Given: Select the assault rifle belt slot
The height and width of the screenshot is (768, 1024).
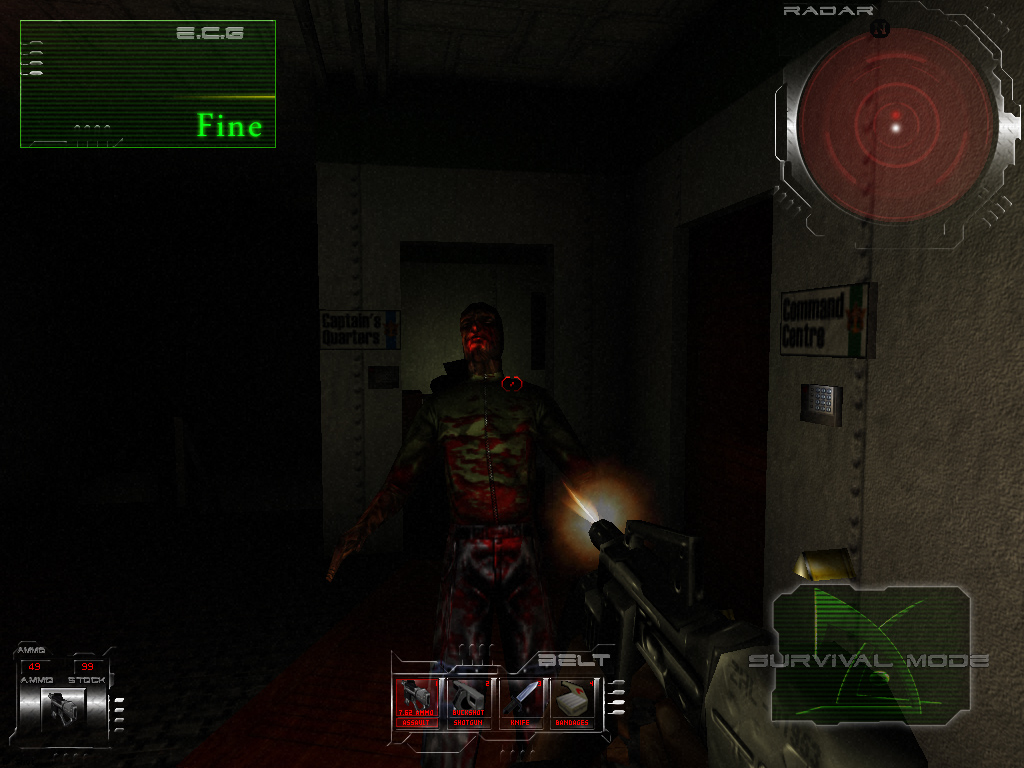Looking at the screenshot, I should [x=417, y=703].
